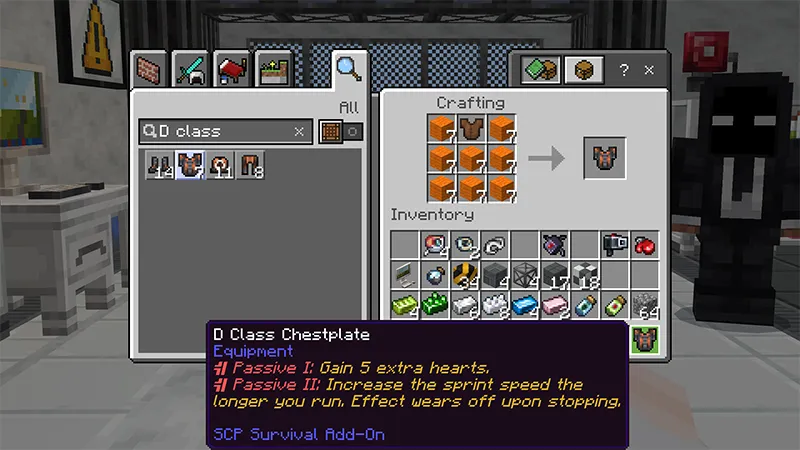Viewport: 800px width, 450px height.
Task: Select the Nature tab with the grass block icon
Action: (x=272, y=68)
